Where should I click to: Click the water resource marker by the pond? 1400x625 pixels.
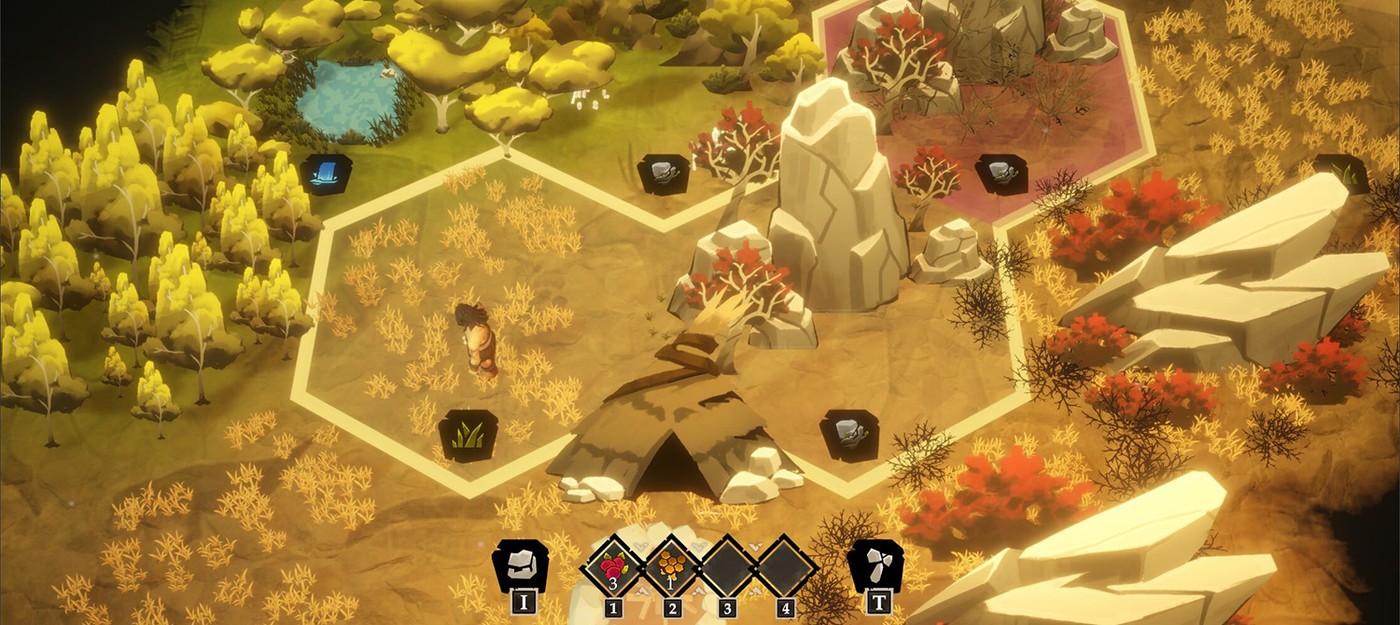coord(326,172)
